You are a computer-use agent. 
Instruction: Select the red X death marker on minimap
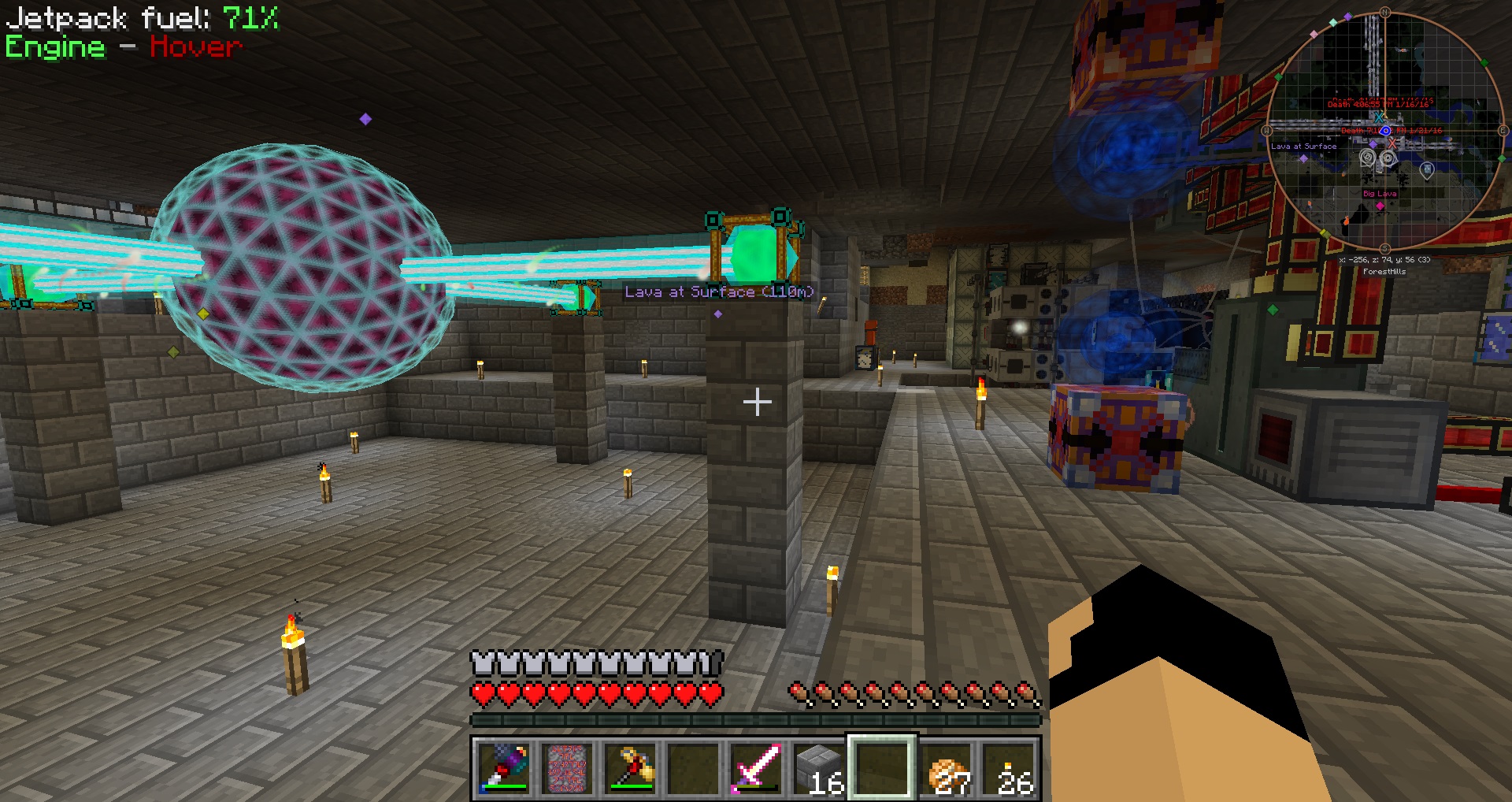click(x=1392, y=143)
